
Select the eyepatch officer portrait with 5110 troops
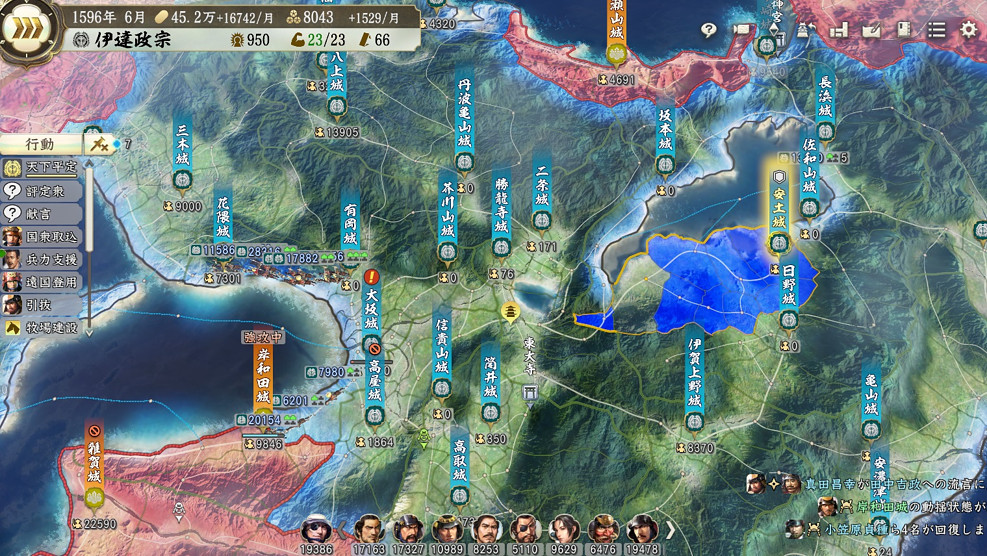(524, 530)
